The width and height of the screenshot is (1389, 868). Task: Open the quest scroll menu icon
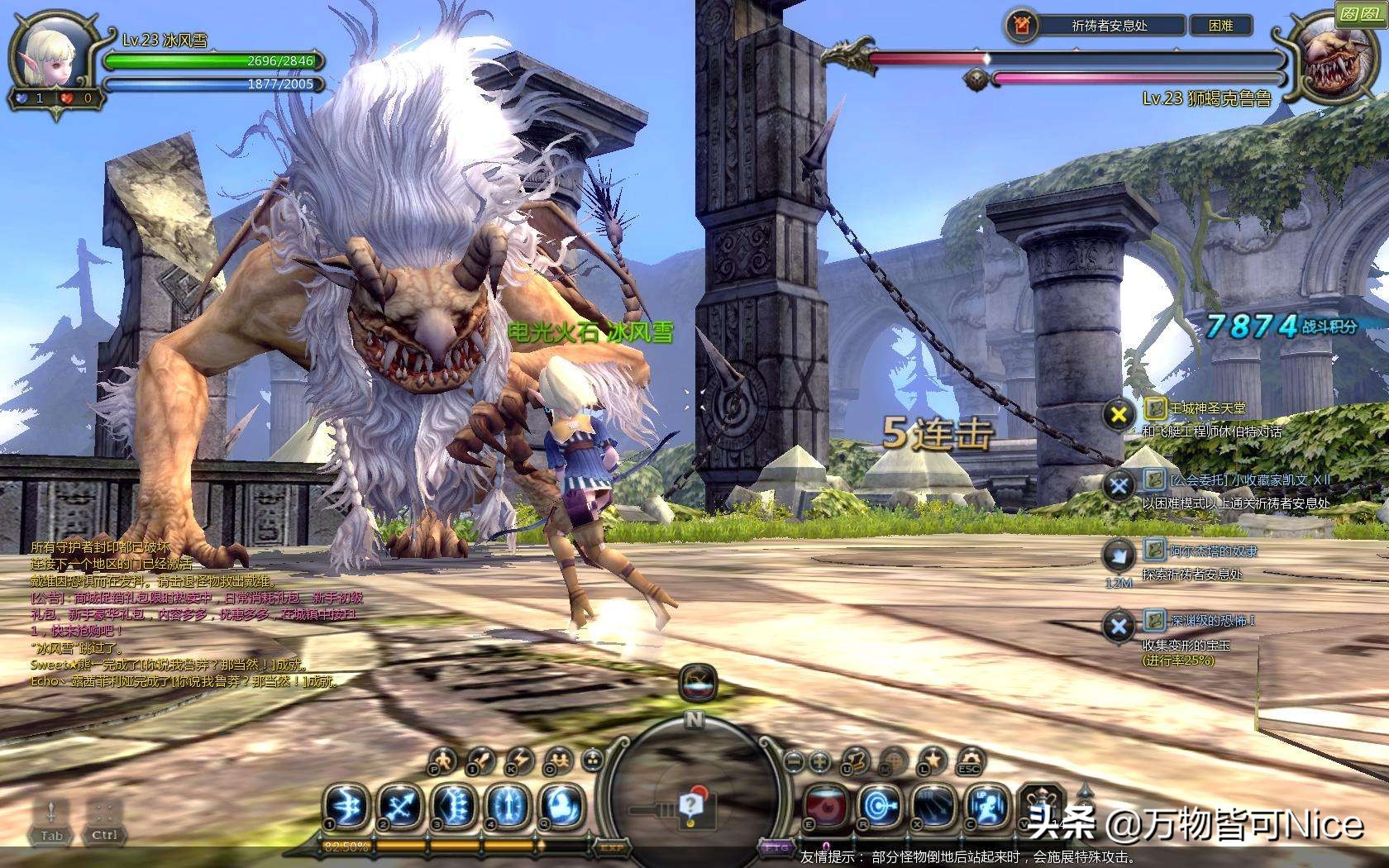point(857,760)
